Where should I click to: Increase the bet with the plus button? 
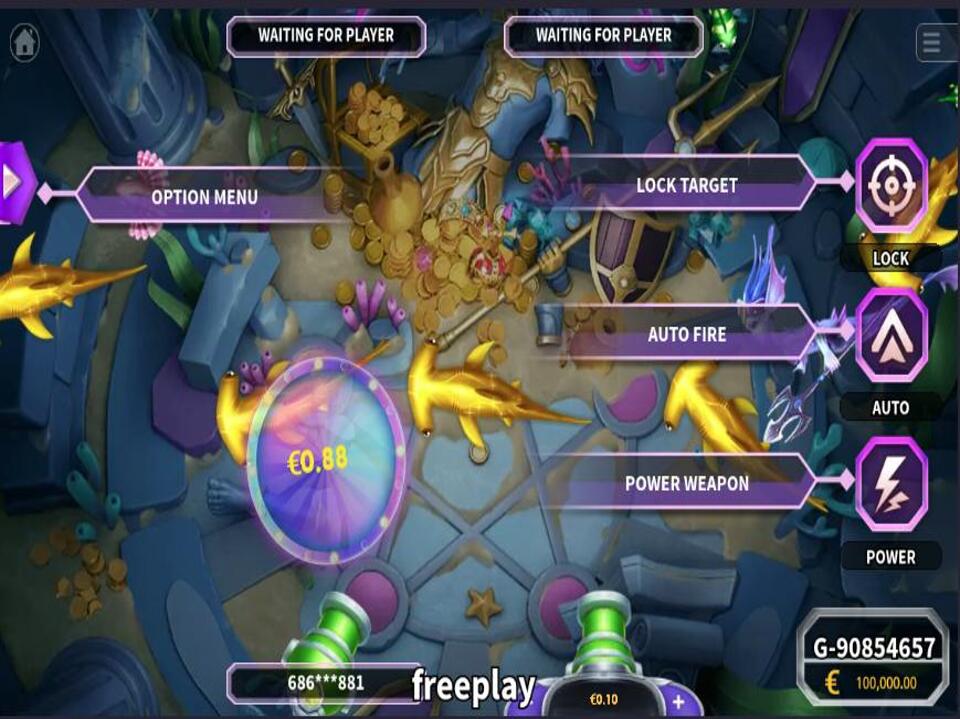(x=677, y=700)
